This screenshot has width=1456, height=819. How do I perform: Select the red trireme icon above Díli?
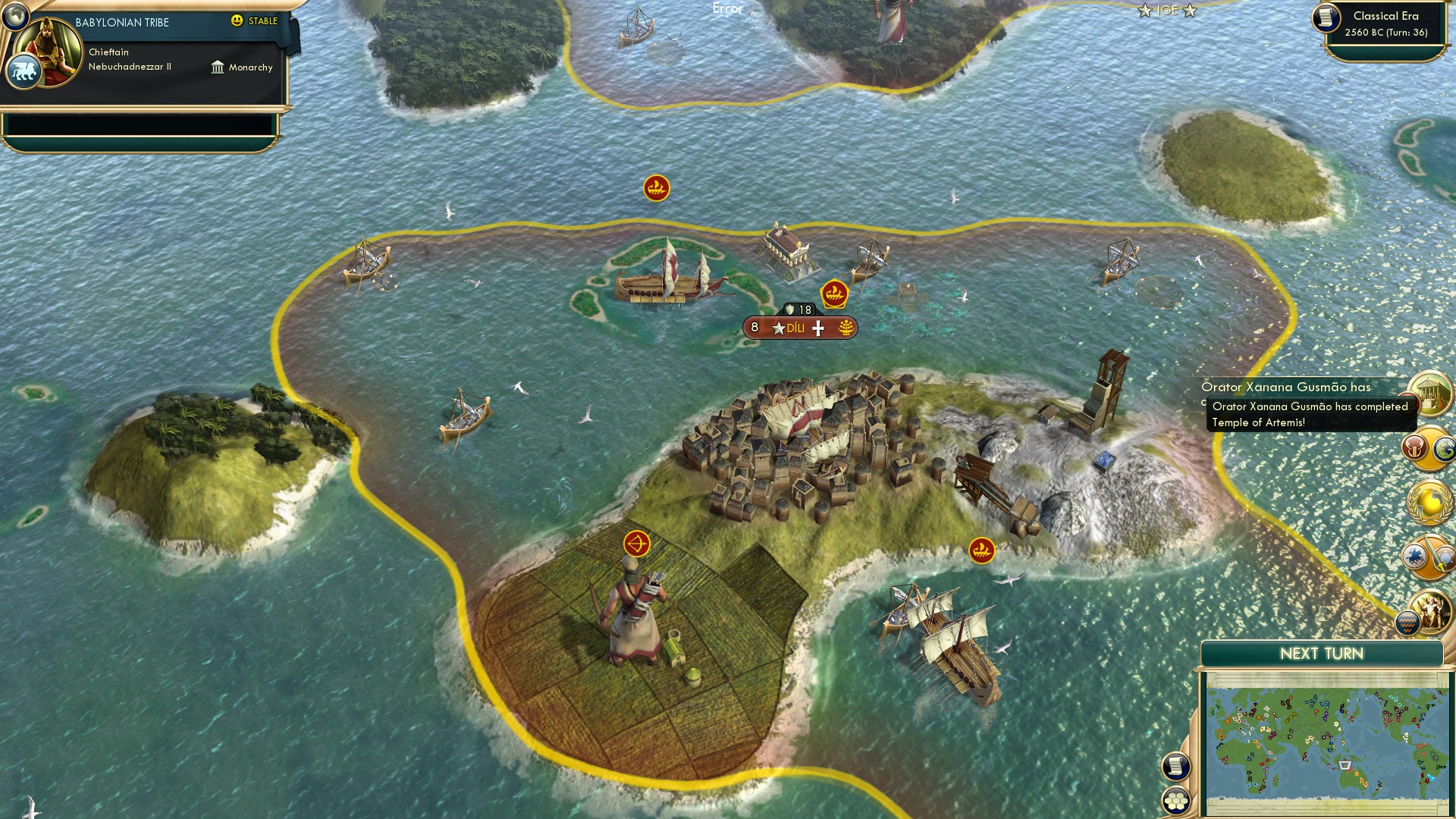835,292
